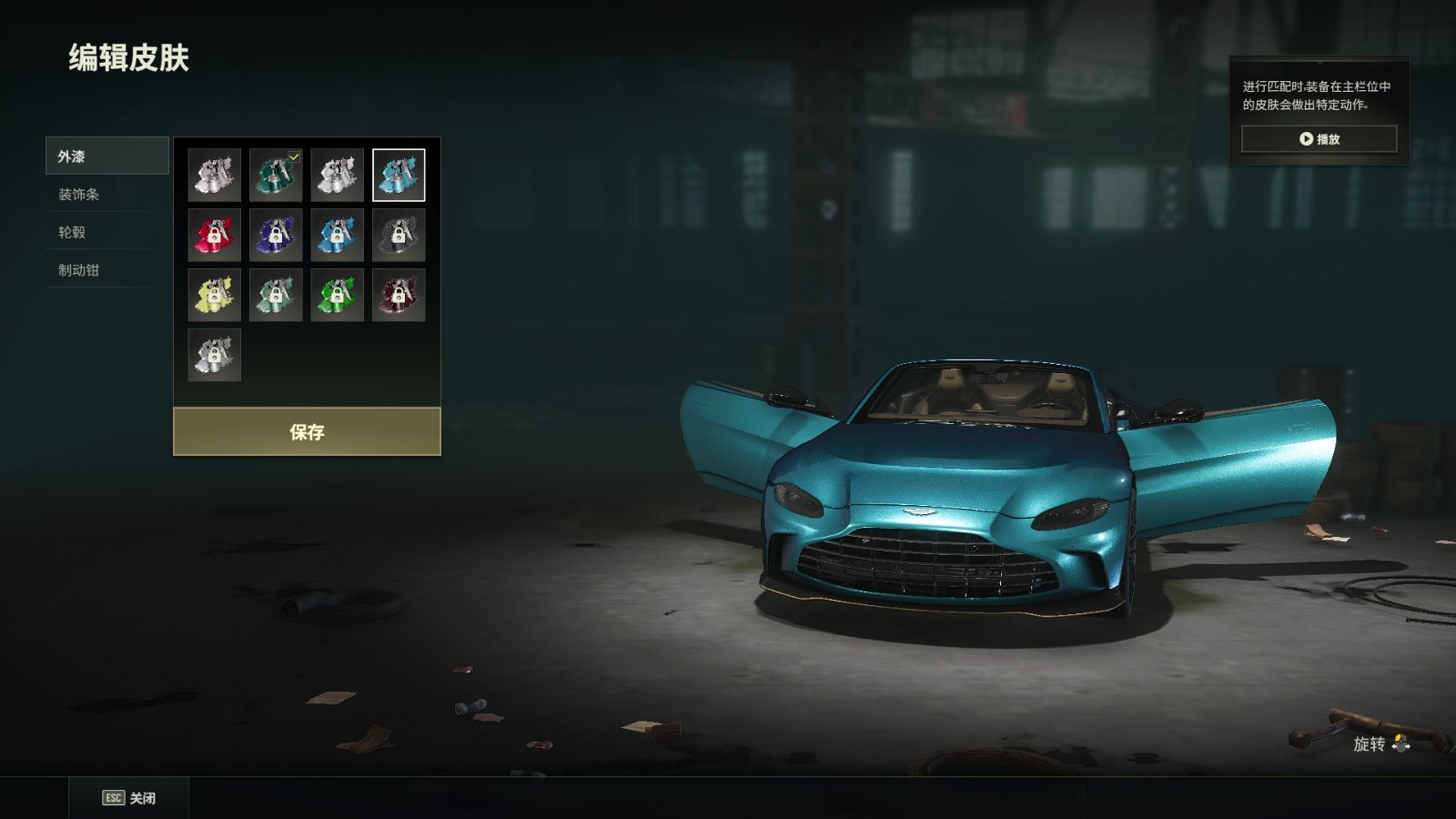Select the locked pale mint-green paint swatch

click(x=276, y=295)
